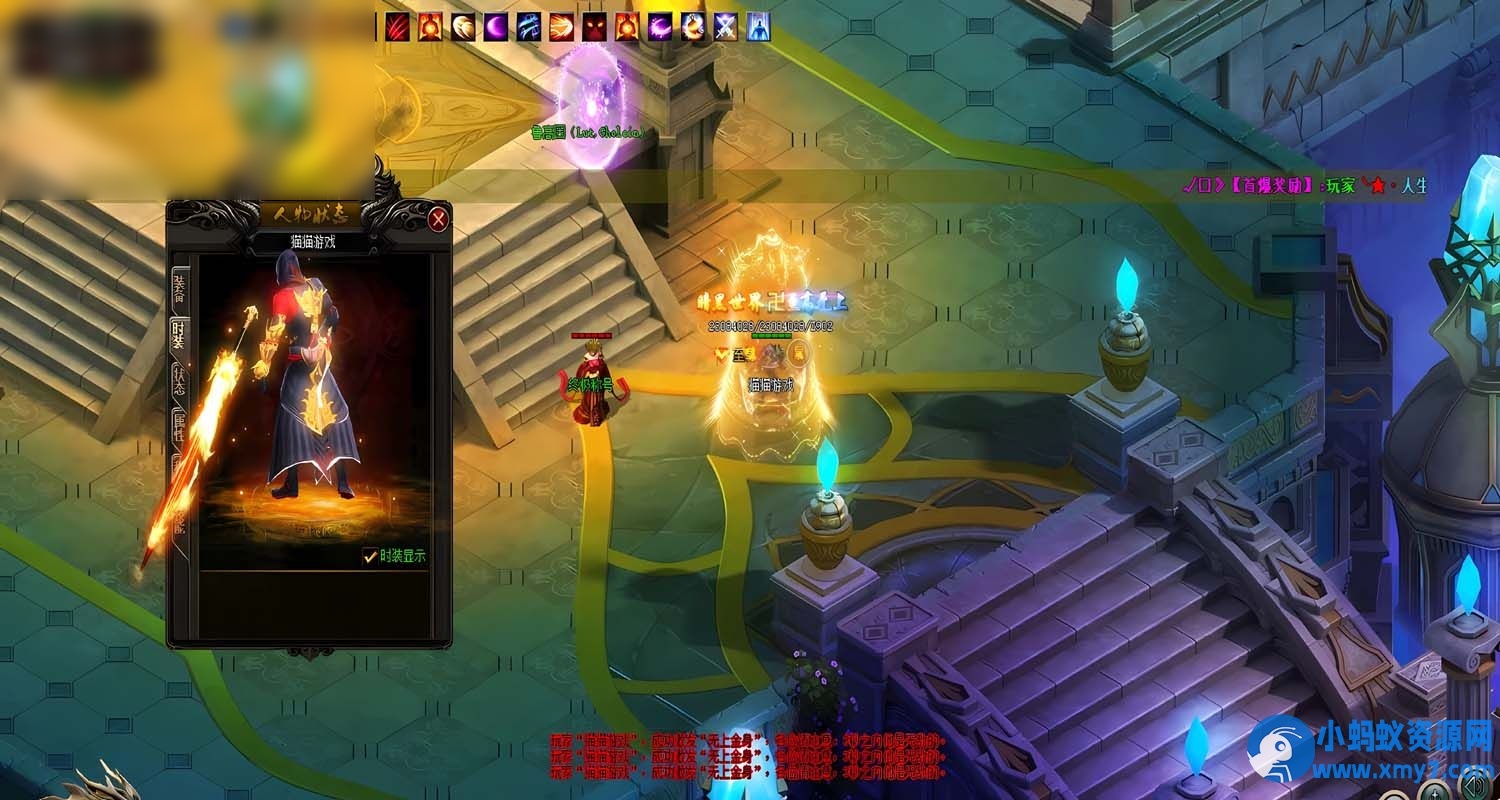Cast the purple crescent moon skill
The width and height of the screenshot is (1500, 800).
(497, 27)
